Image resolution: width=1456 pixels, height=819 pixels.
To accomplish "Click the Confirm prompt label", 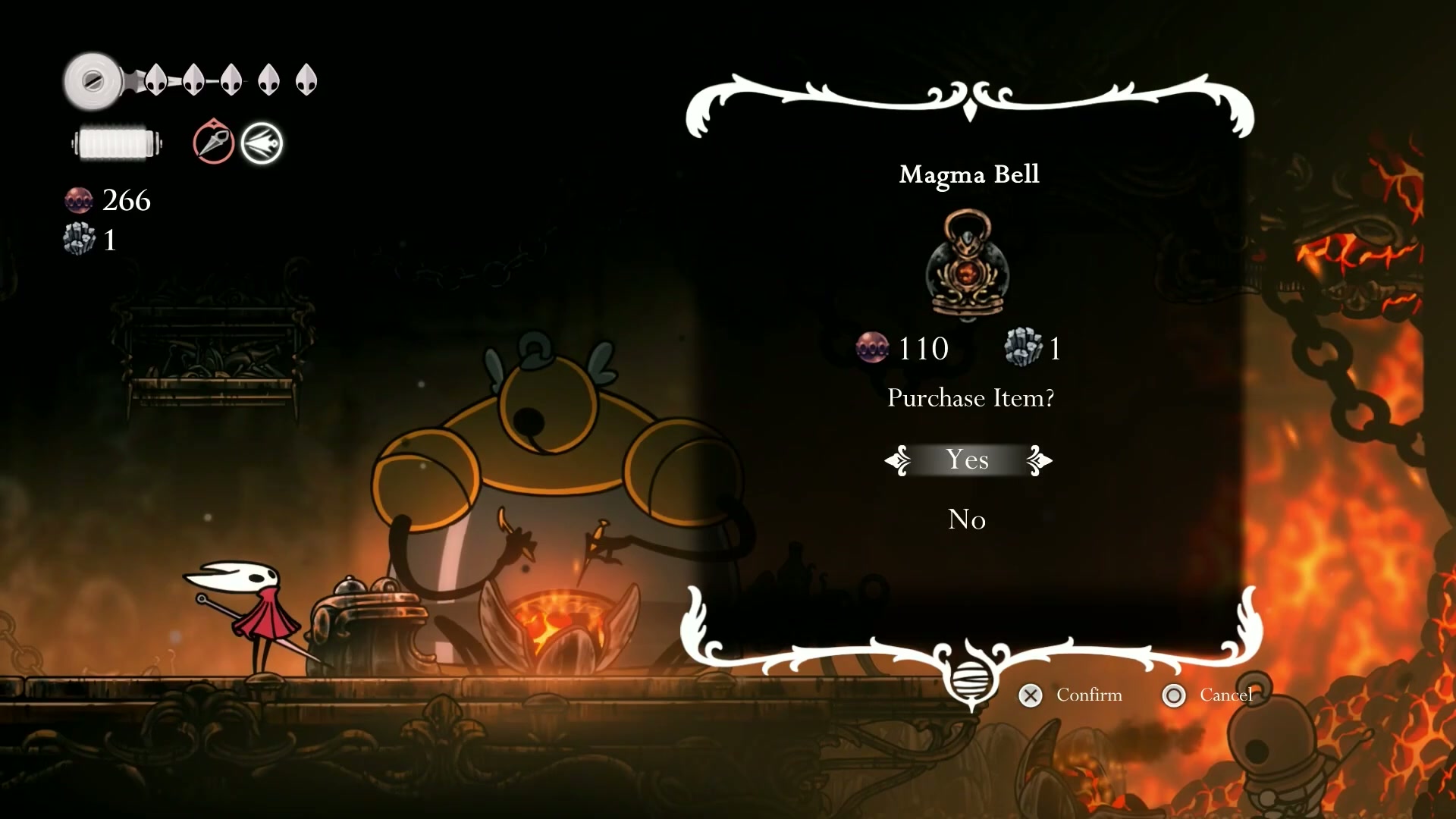I will coord(1088,695).
